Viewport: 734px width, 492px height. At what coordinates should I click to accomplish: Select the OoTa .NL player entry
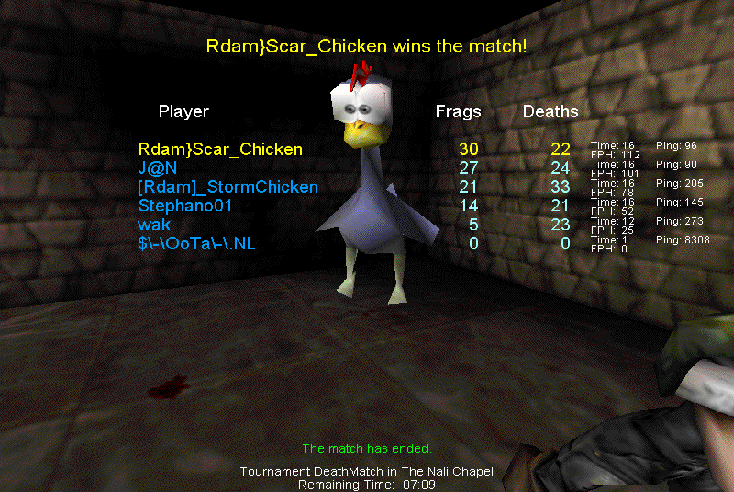point(199,244)
